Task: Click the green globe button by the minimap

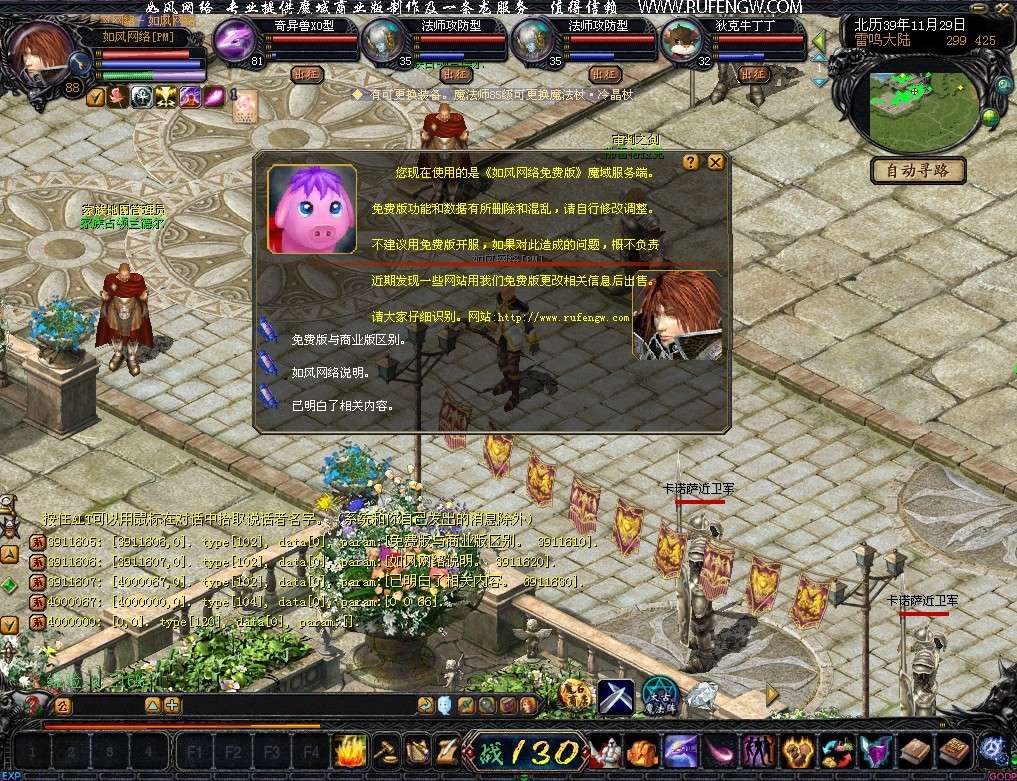Action: 990,118
